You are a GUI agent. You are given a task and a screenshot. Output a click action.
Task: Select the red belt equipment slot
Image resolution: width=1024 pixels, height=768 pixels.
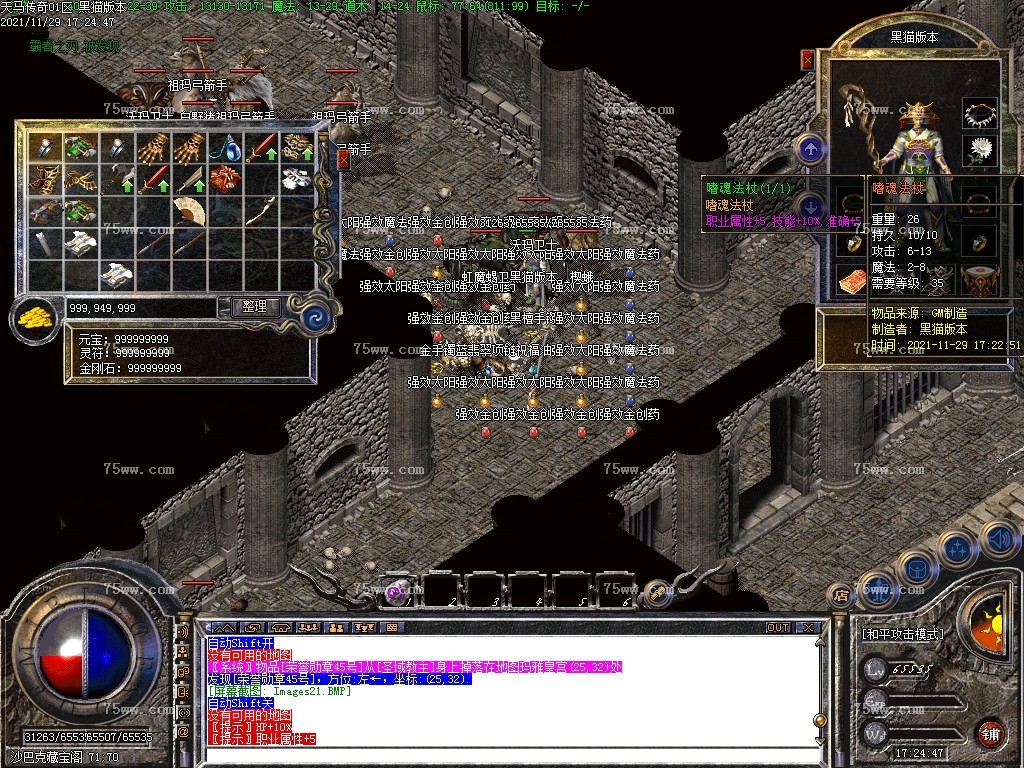pos(980,281)
